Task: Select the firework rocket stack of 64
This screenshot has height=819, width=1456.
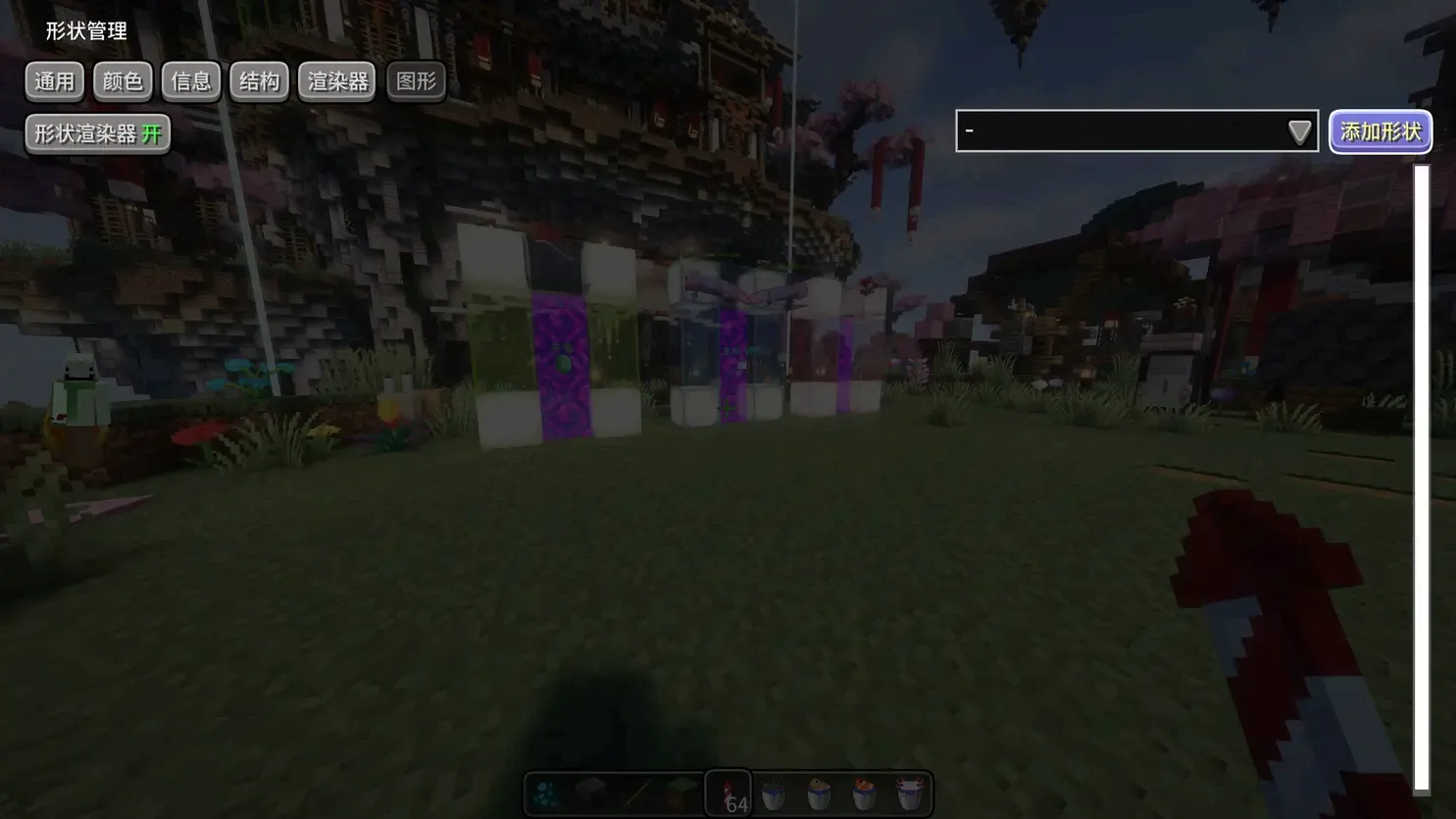Action: pos(728,794)
